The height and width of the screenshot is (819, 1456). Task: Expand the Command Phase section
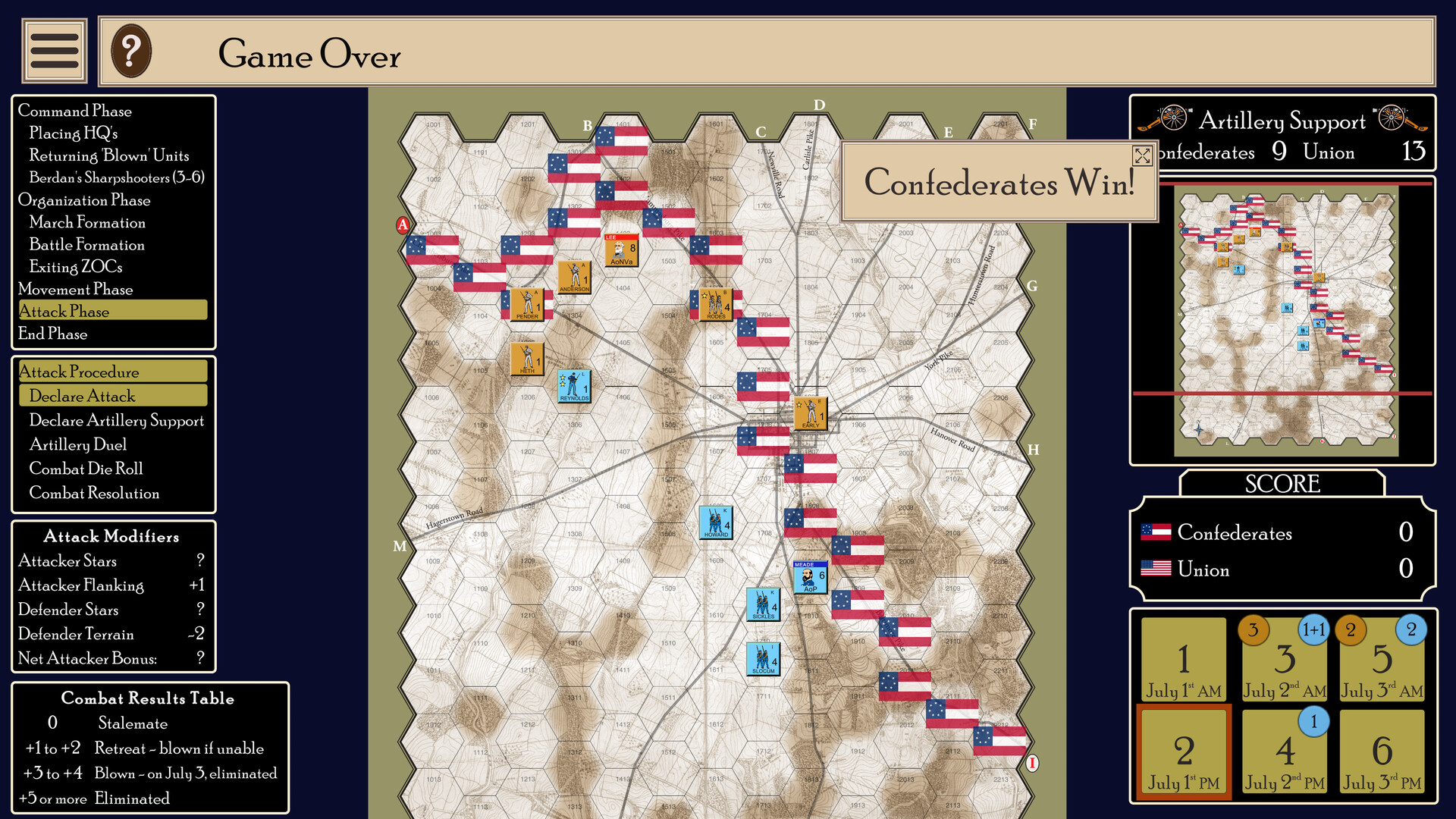75,111
